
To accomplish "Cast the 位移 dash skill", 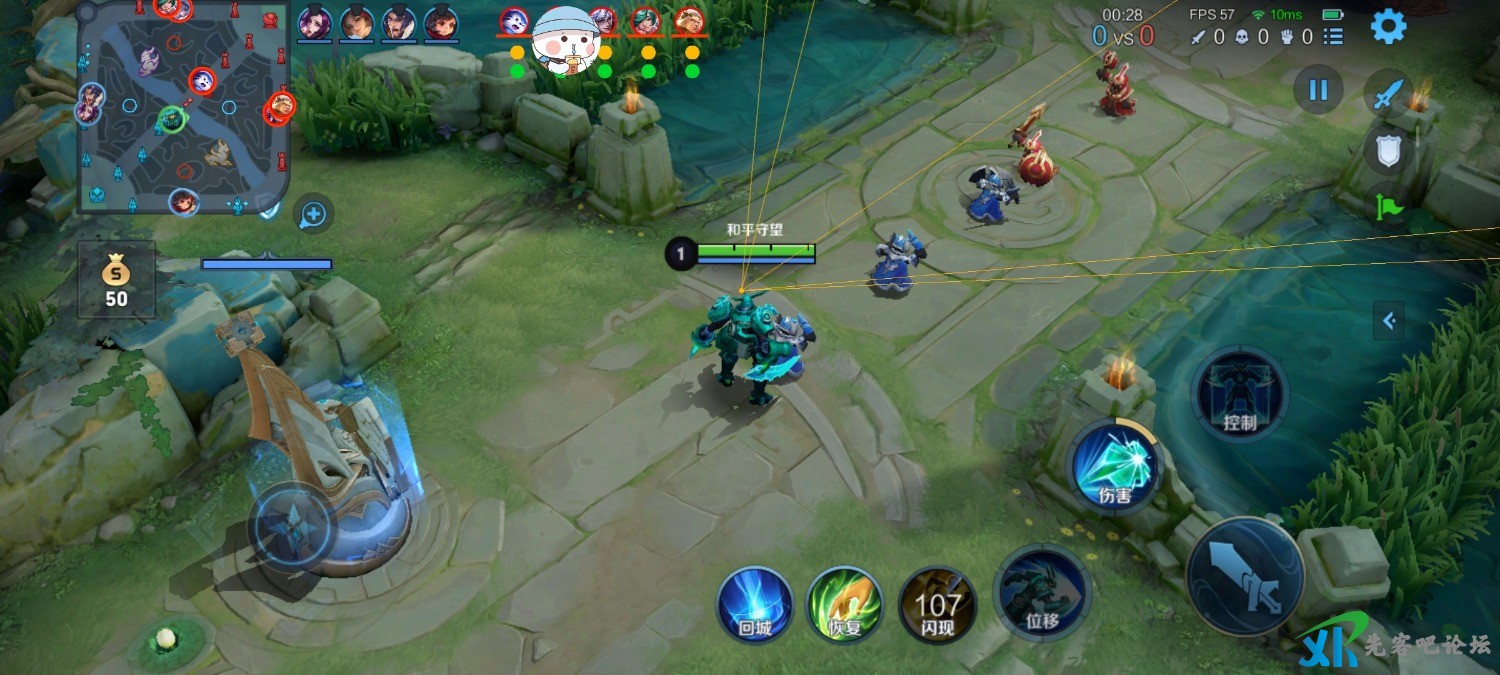I will point(1042,594).
